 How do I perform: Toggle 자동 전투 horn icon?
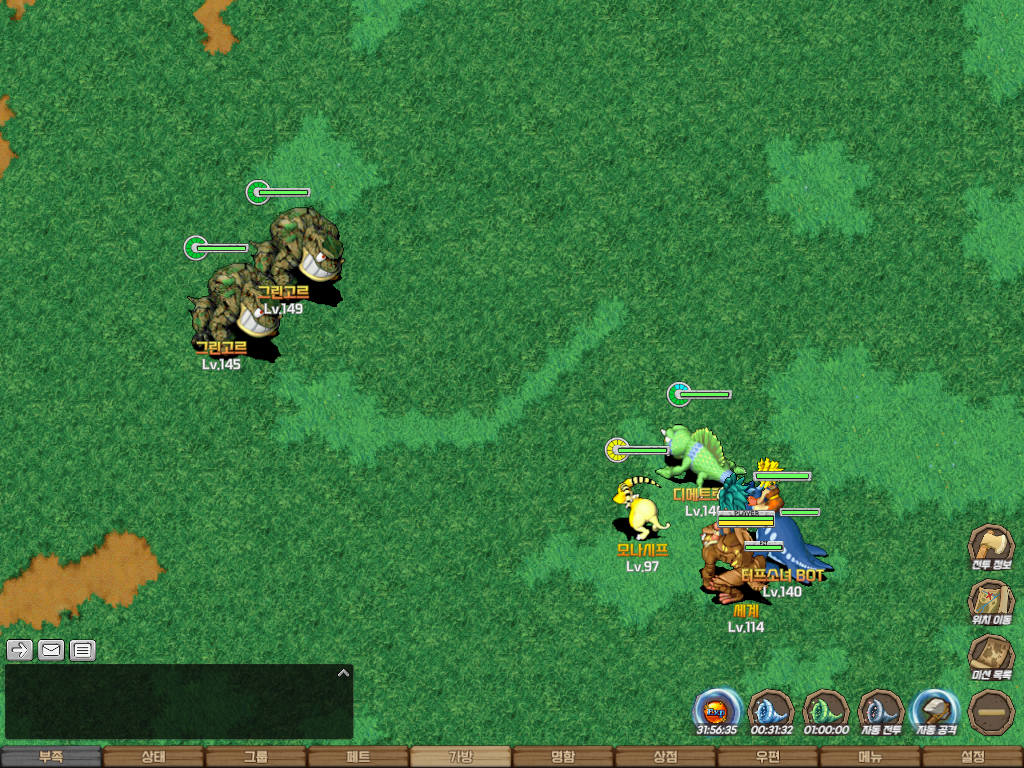coord(881,711)
